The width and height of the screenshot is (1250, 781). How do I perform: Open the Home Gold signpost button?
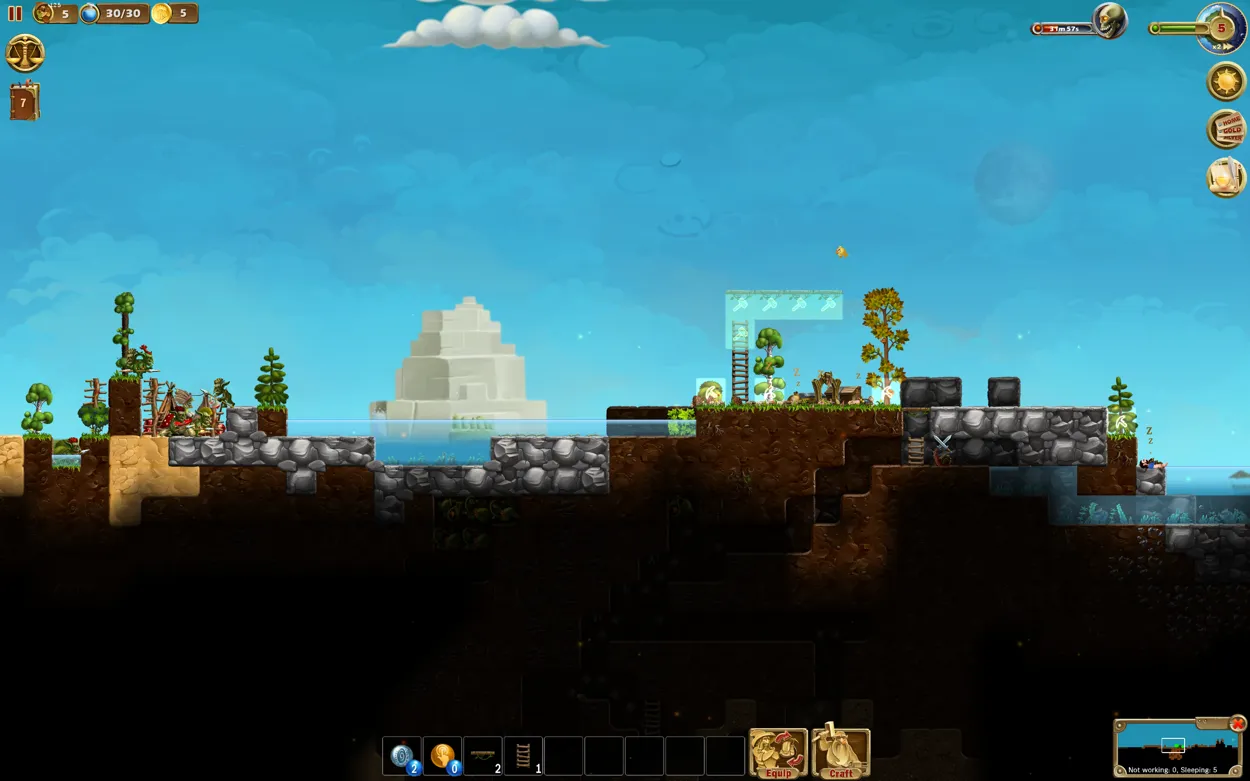click(x=1226, y=129)
